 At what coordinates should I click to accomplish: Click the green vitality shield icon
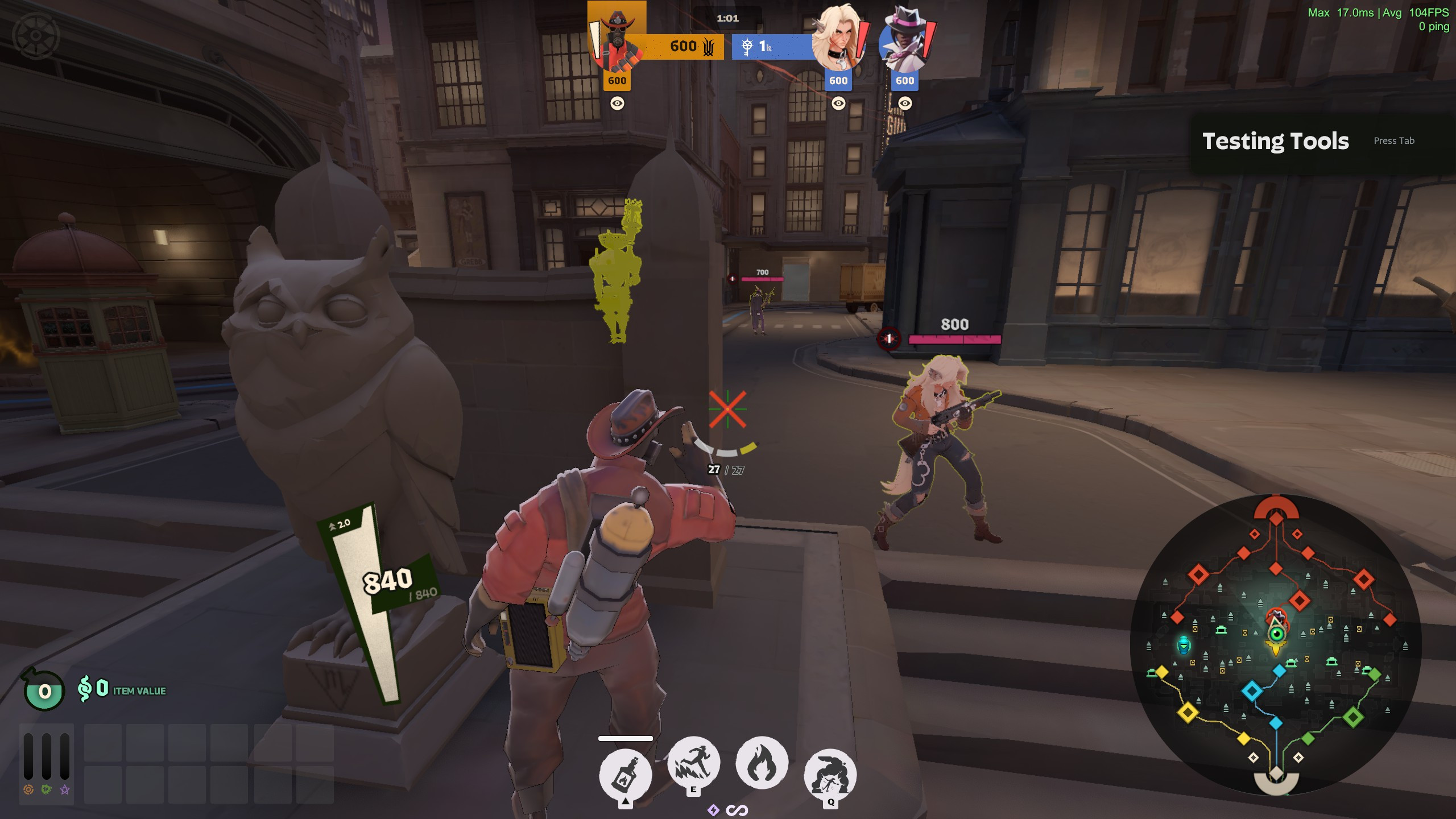pos(47,789)
